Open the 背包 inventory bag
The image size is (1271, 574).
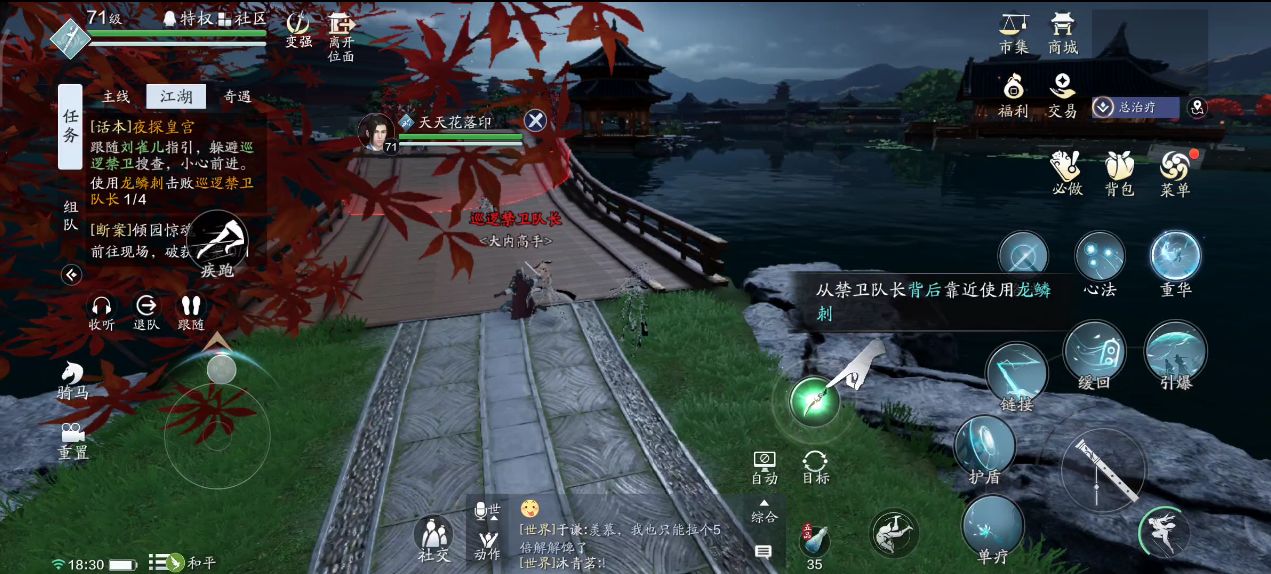tap(1119, 171)
